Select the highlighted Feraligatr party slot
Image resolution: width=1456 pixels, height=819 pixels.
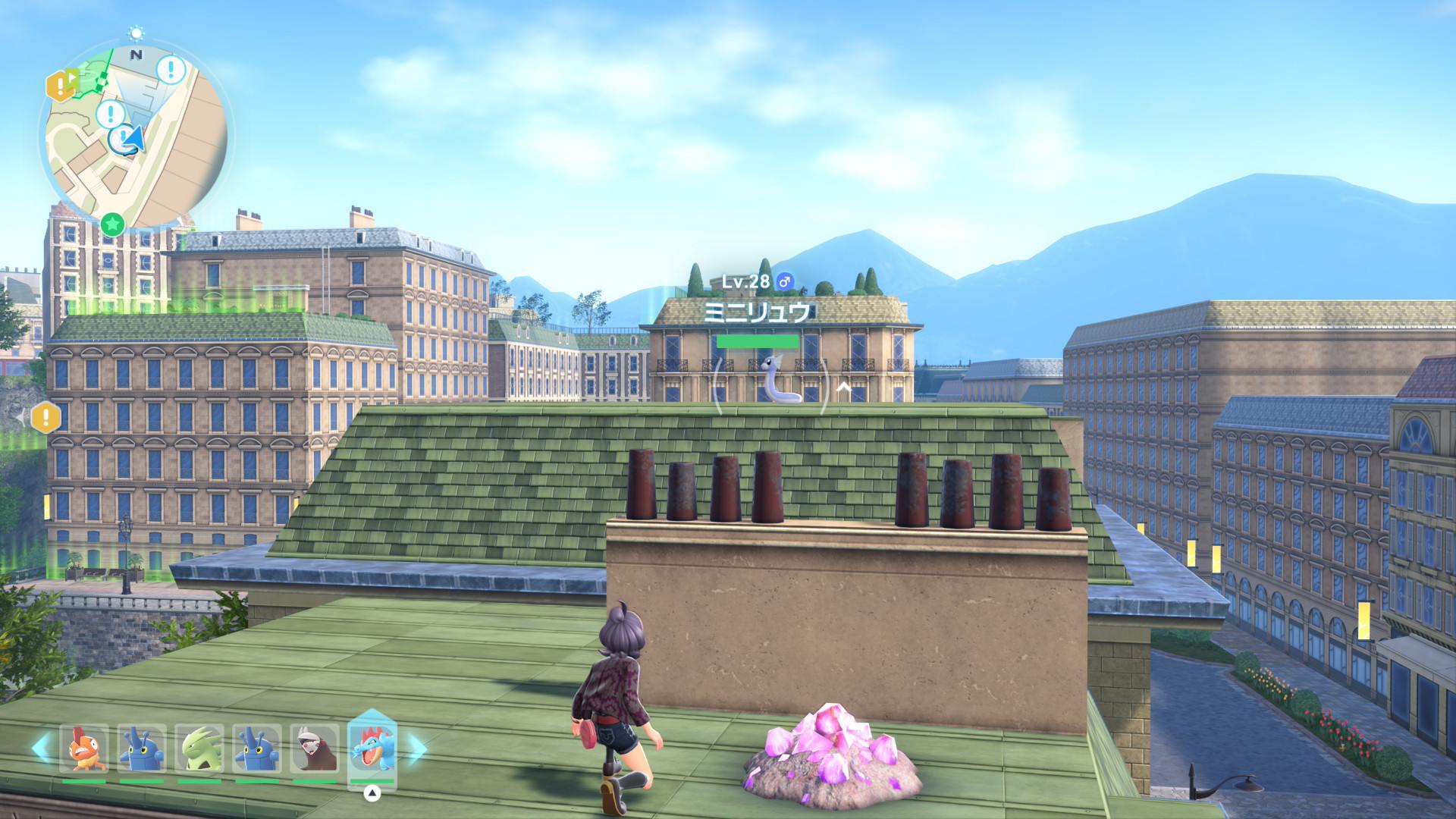(372, 747)
